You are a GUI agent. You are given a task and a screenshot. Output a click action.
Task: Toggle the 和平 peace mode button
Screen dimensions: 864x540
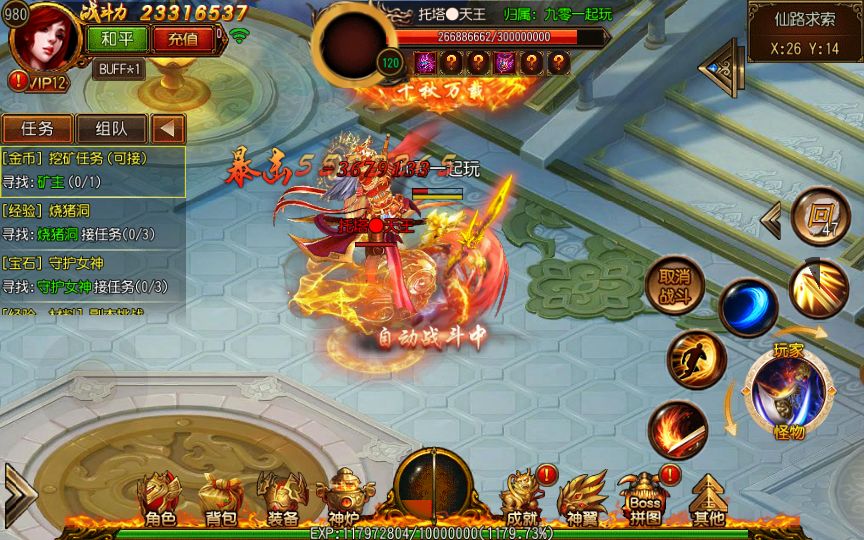coord(123,39)
